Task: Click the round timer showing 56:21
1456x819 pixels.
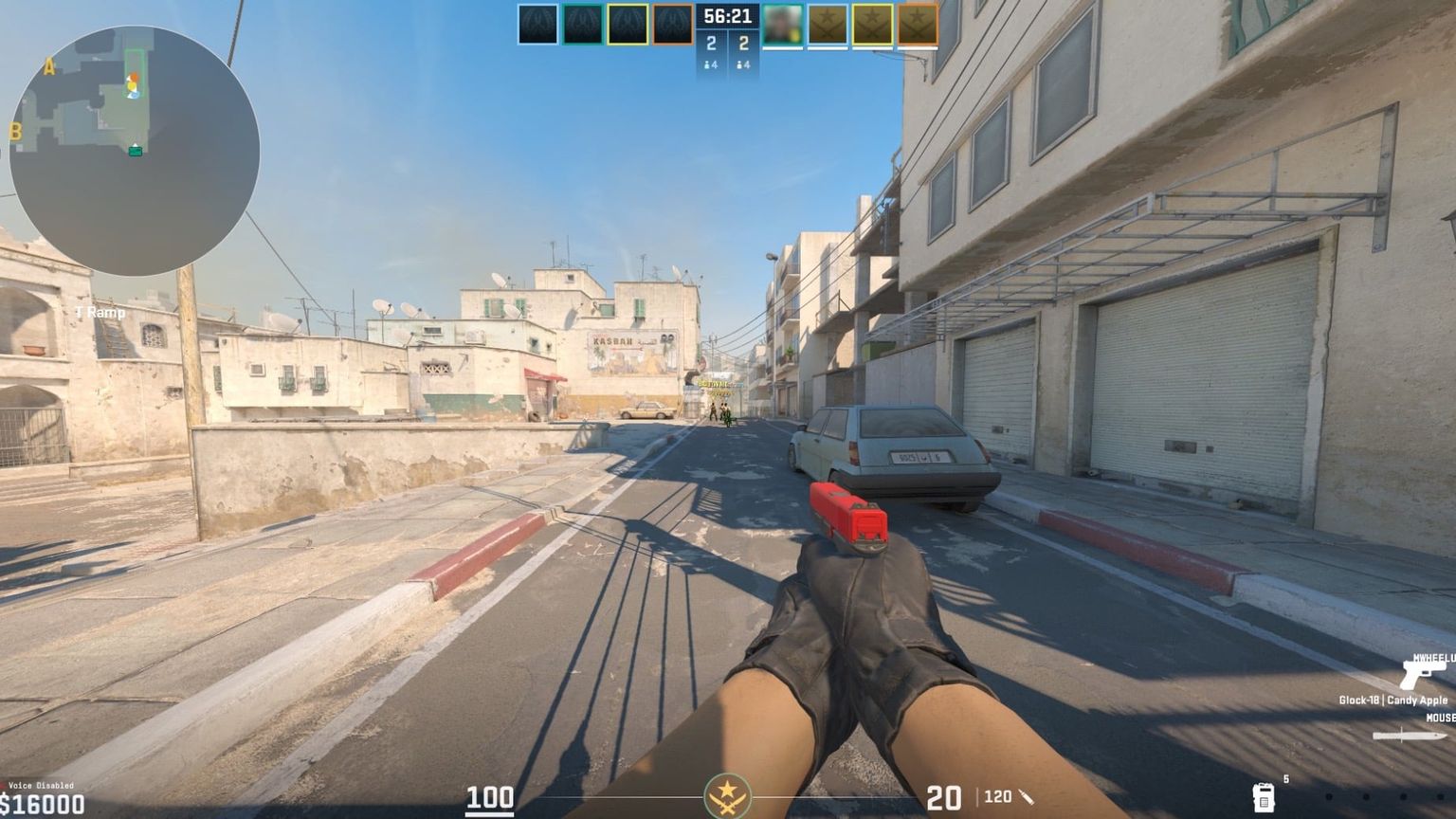Action: (x=729, y=17)
